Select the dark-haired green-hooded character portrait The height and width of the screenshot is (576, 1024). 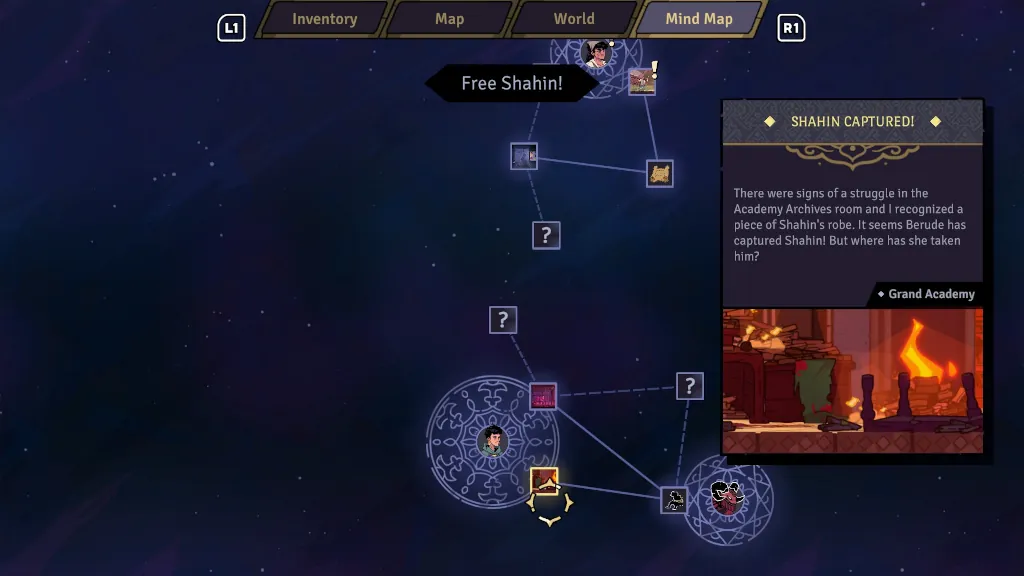coord(491,440)
